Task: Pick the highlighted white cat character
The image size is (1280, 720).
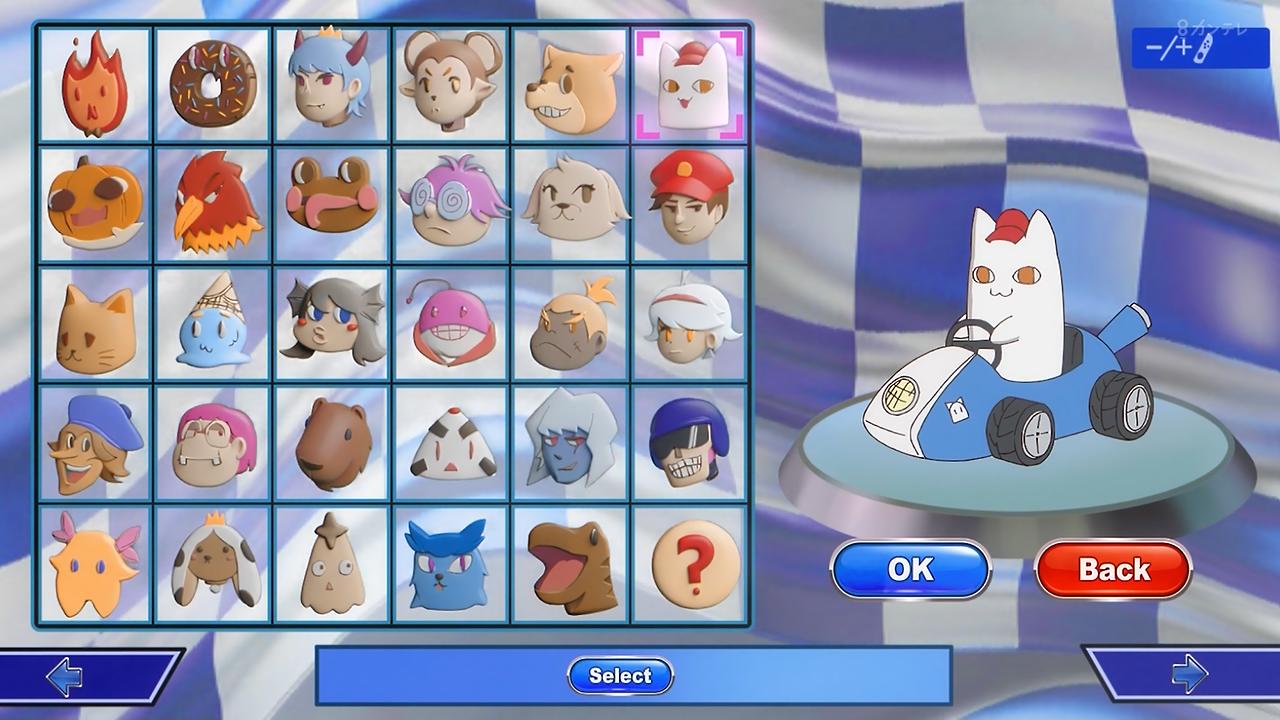Action: 688,84
